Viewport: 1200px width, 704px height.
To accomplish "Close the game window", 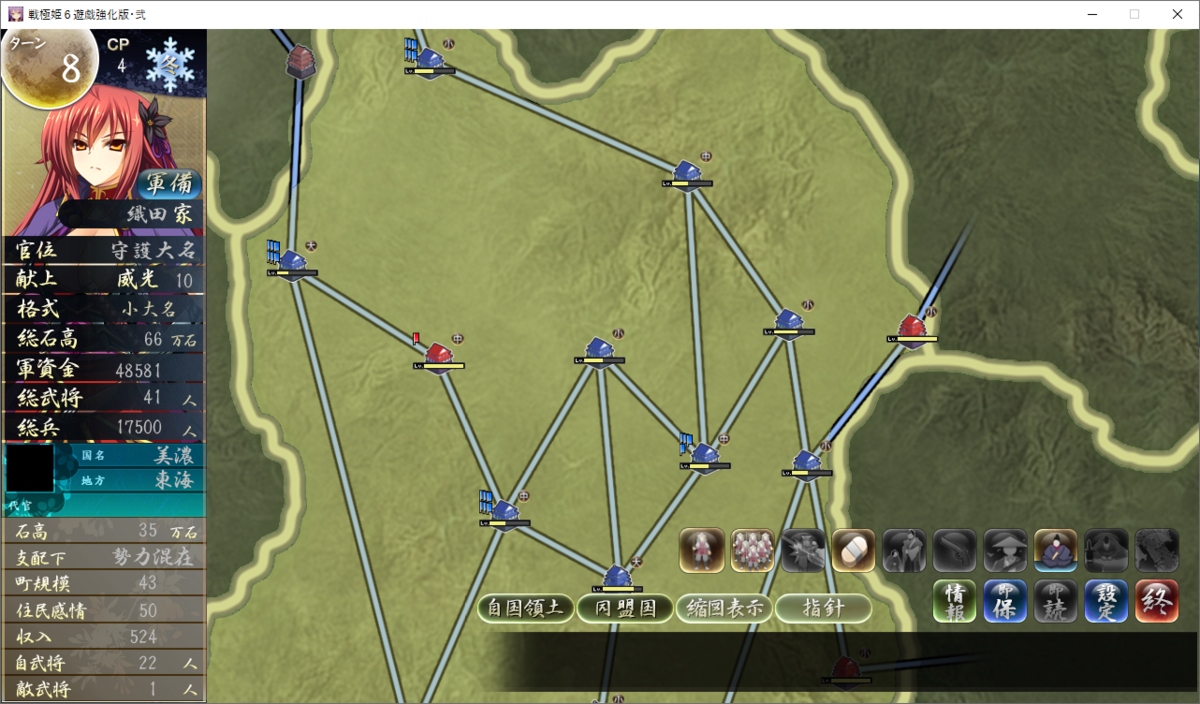I will [x=1177, y=14].
